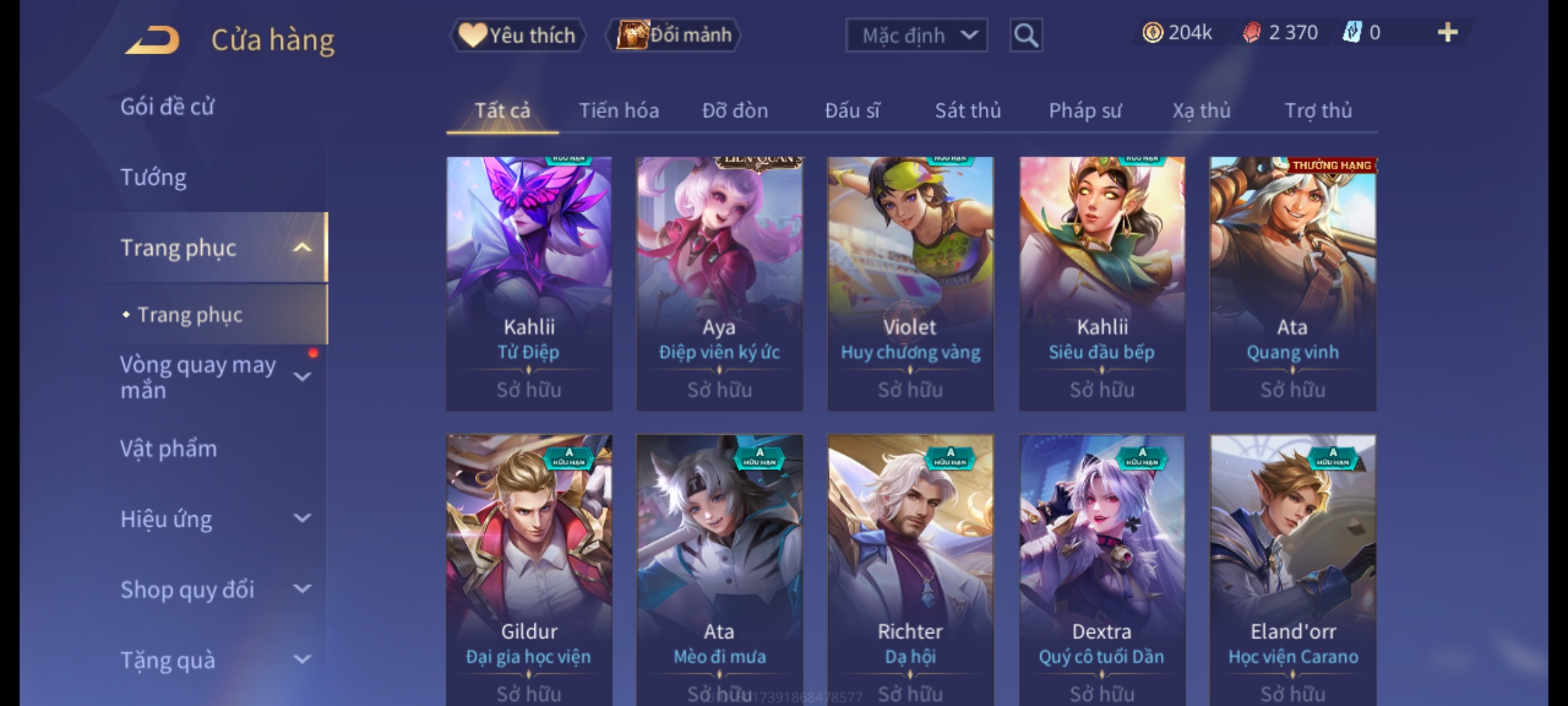Open the Vật phẩm section

[x=169, y=448]
